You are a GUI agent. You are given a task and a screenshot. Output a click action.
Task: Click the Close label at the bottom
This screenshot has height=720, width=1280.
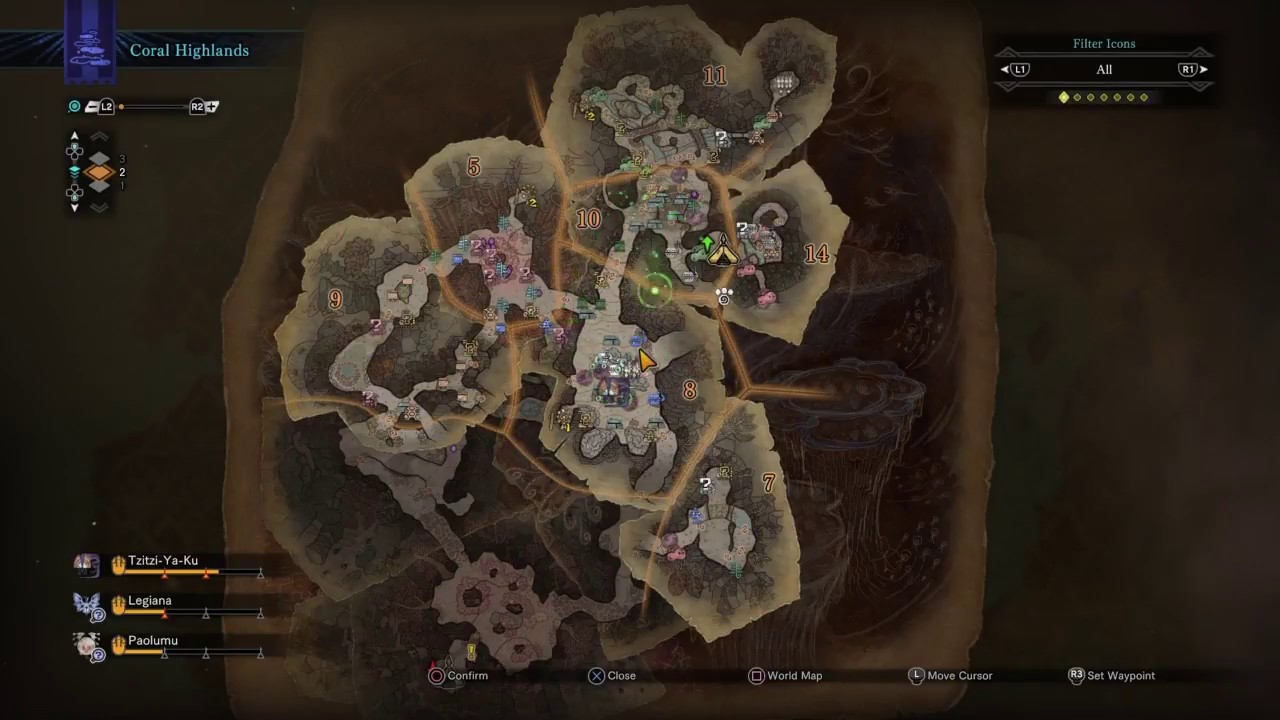621,676
